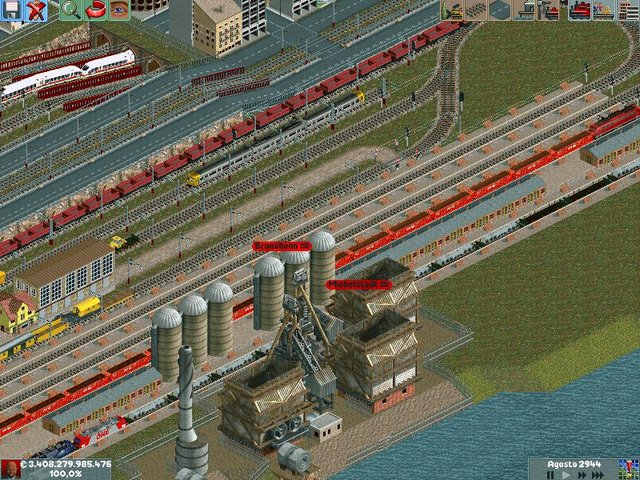This screenshot has height=480, width=640.
Task: Open the magnifying glass zoom menu
Action: click(x=70, y=11)
